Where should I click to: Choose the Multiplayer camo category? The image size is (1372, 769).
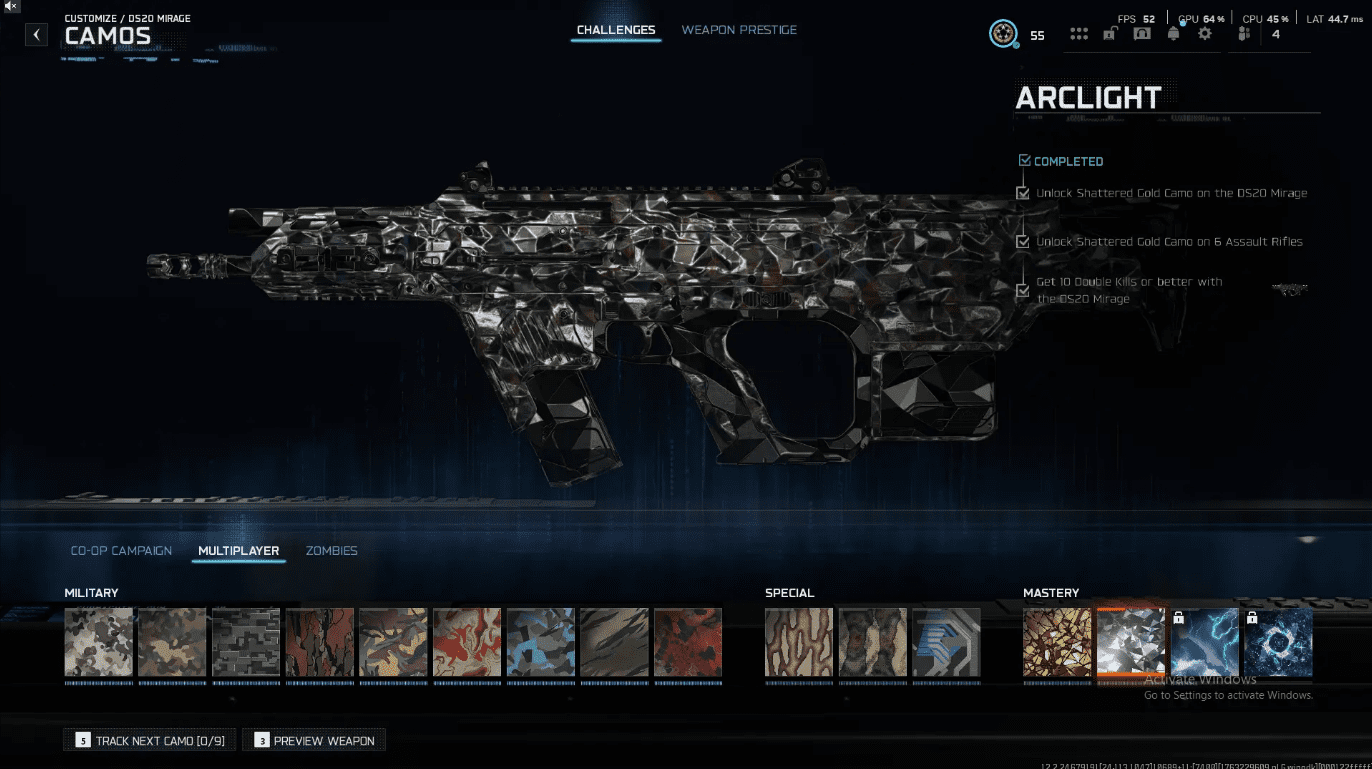tap(238, 551)
